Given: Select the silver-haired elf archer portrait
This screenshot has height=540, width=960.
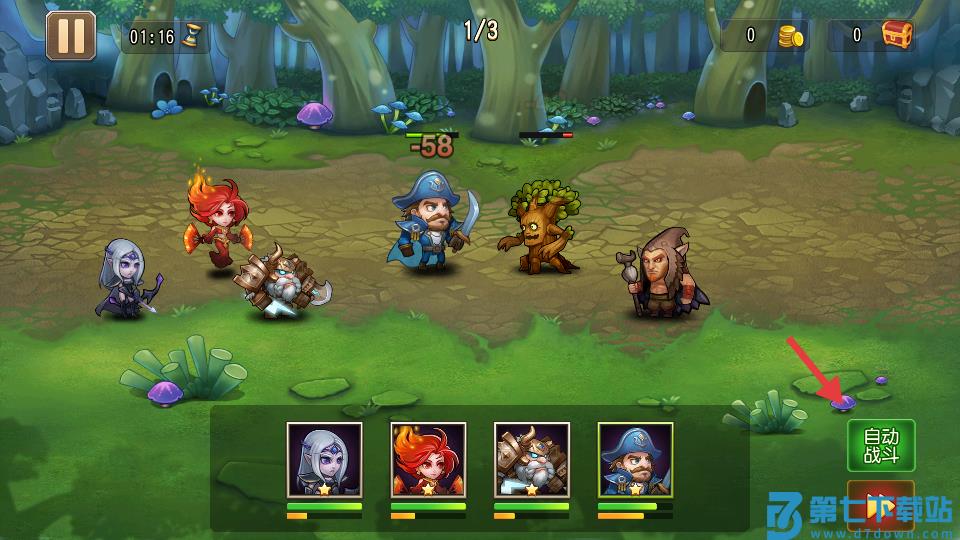Looking at the screenshot, I should [324, 459].
